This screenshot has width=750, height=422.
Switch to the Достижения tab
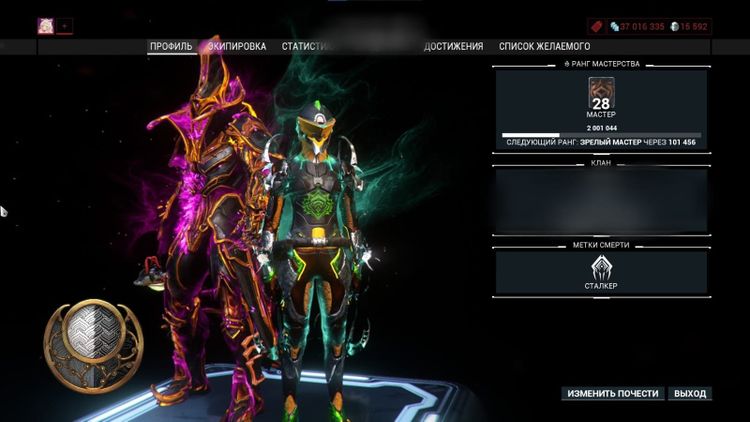tap(453, 46)
